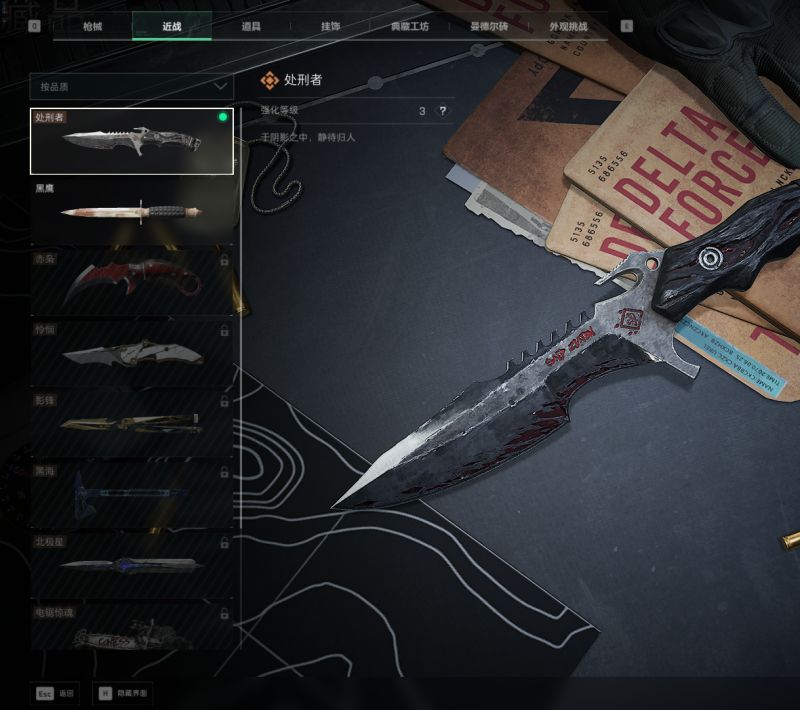The image size is (800, 710).
Task: Pick the locked 赤枭 karambit skin
Action: (x=131, y=282)
